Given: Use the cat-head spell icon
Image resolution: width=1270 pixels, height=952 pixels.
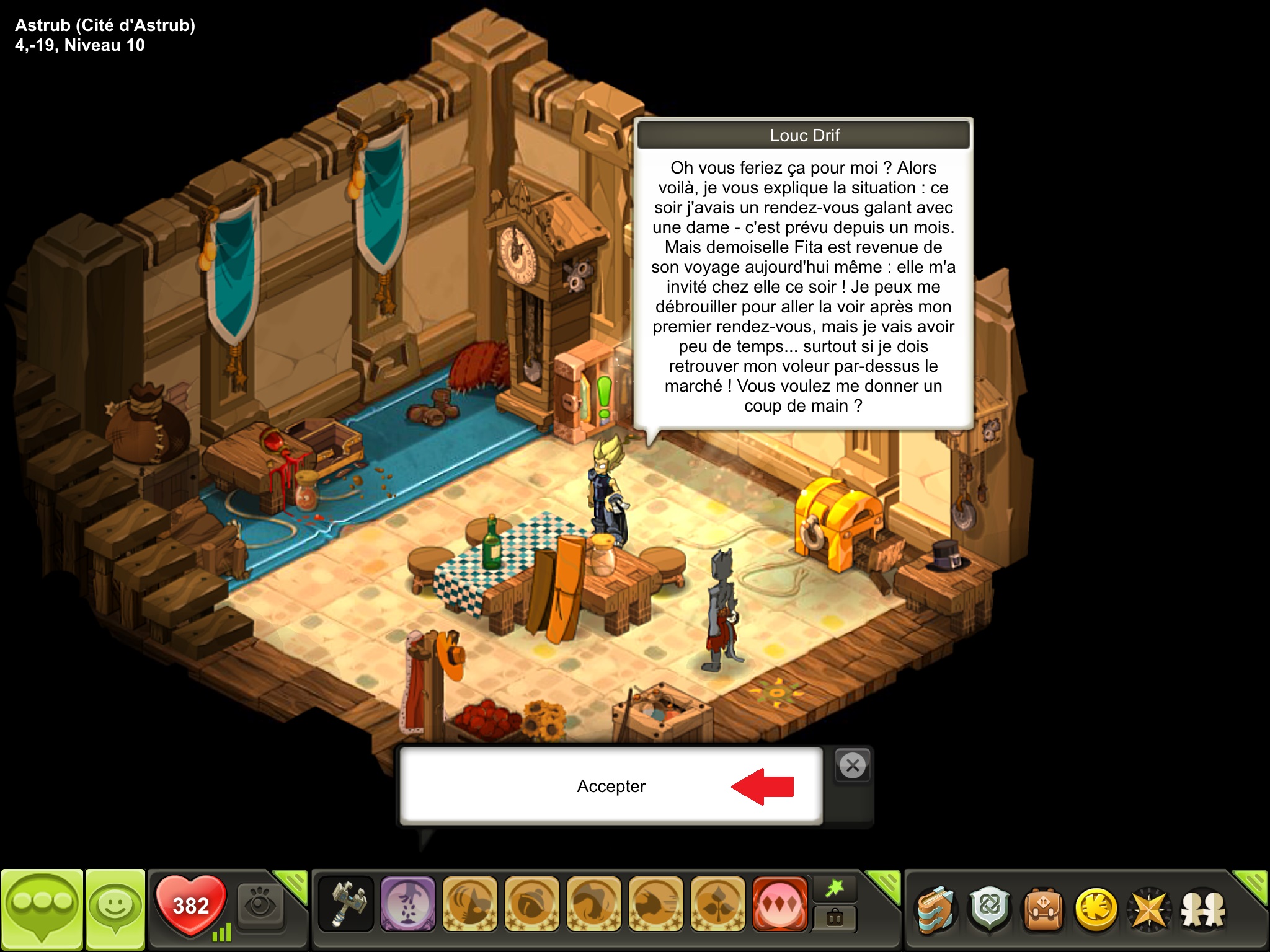Looking at the screenshot, I should click(x=469, y=904).
